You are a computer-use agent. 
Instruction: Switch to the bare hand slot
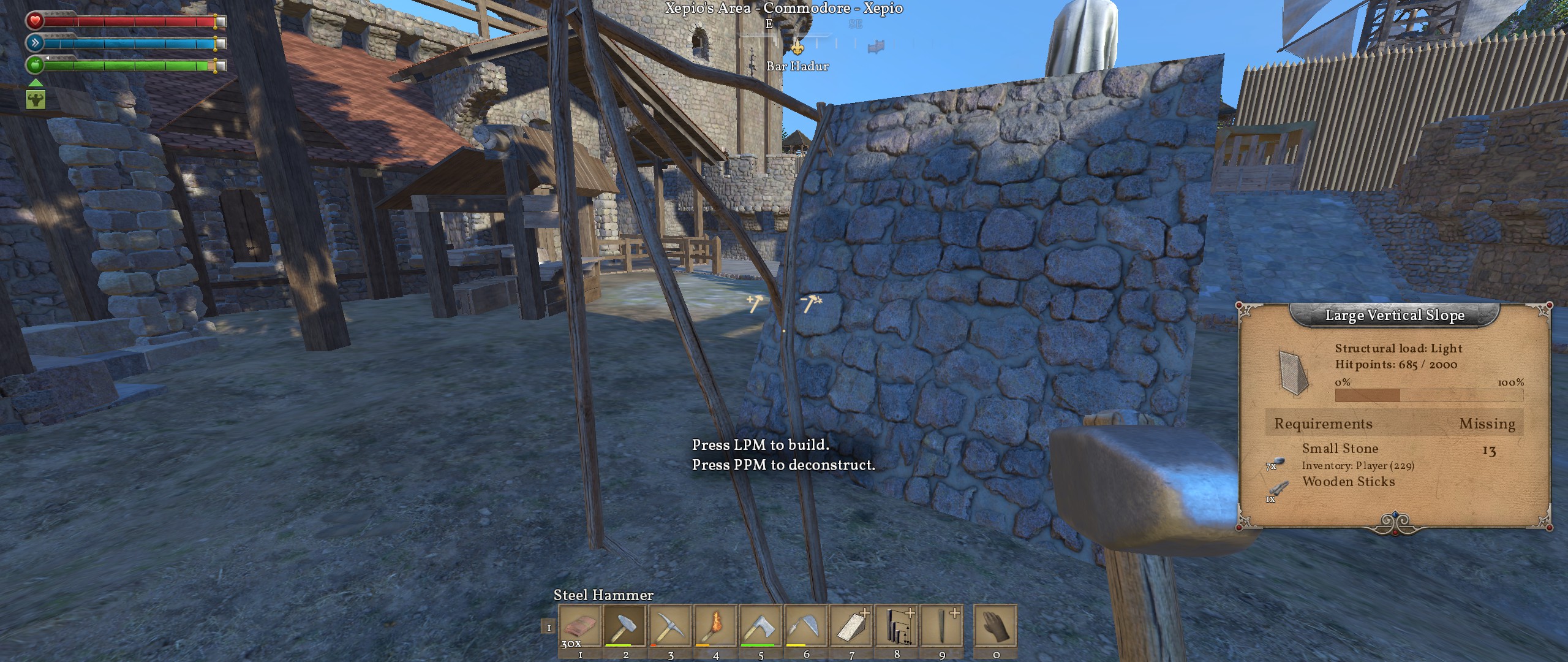point(995,626)
